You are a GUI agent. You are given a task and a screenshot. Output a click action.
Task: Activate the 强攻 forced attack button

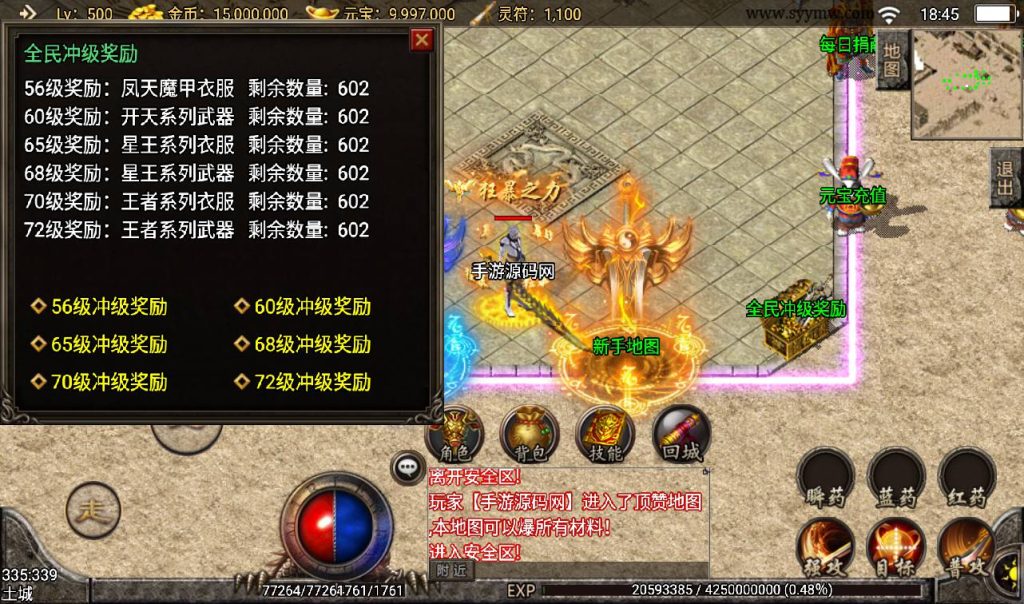pyautogui.click(x=825, y=547)
